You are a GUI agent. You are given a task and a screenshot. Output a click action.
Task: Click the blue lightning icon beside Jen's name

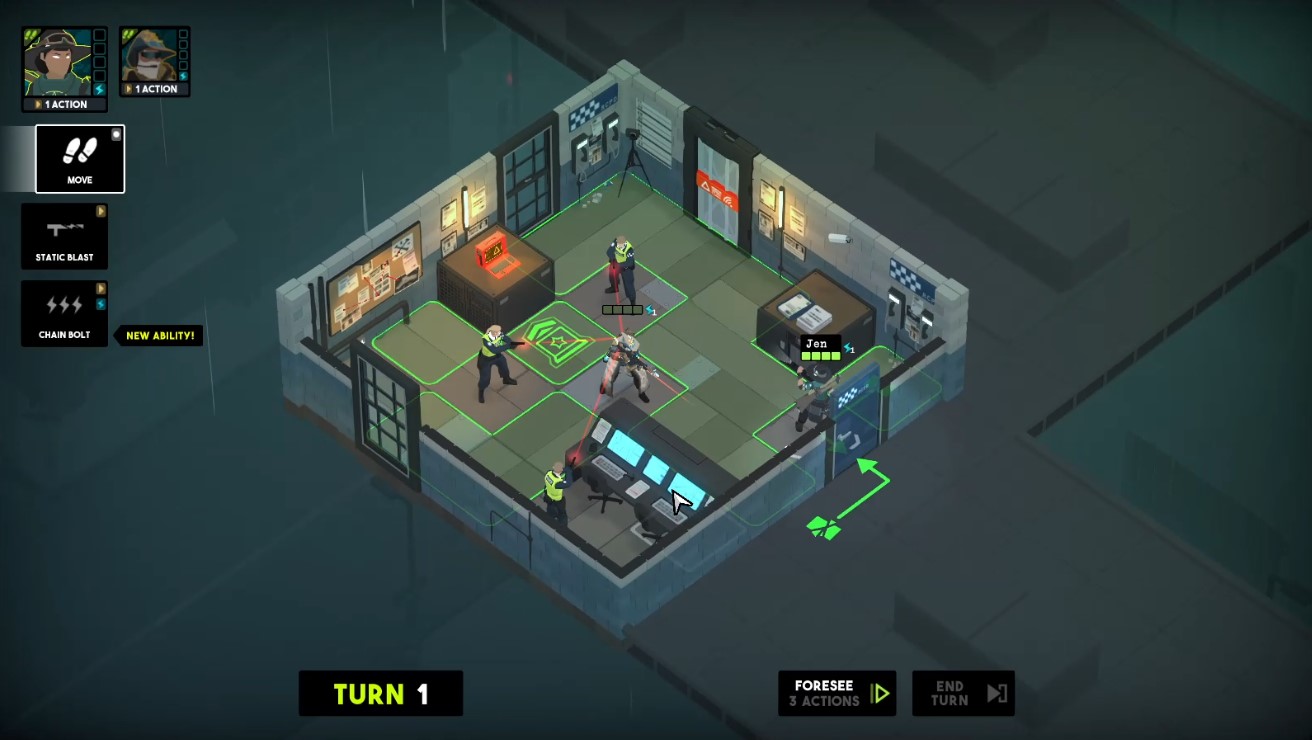coord(848,348)
